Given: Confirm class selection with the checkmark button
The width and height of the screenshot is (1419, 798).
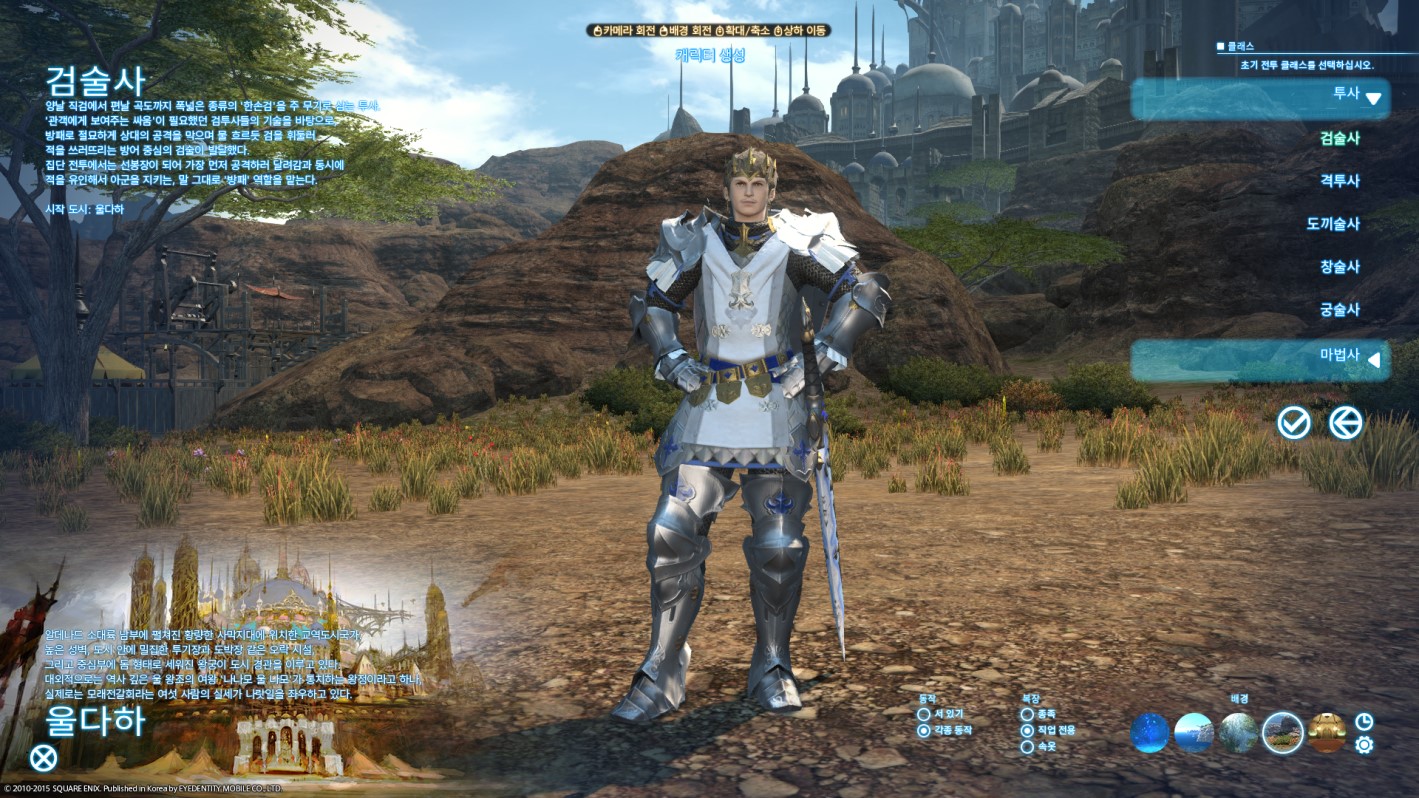Looking at the screenshot, I should click(x=1294, y=423).
